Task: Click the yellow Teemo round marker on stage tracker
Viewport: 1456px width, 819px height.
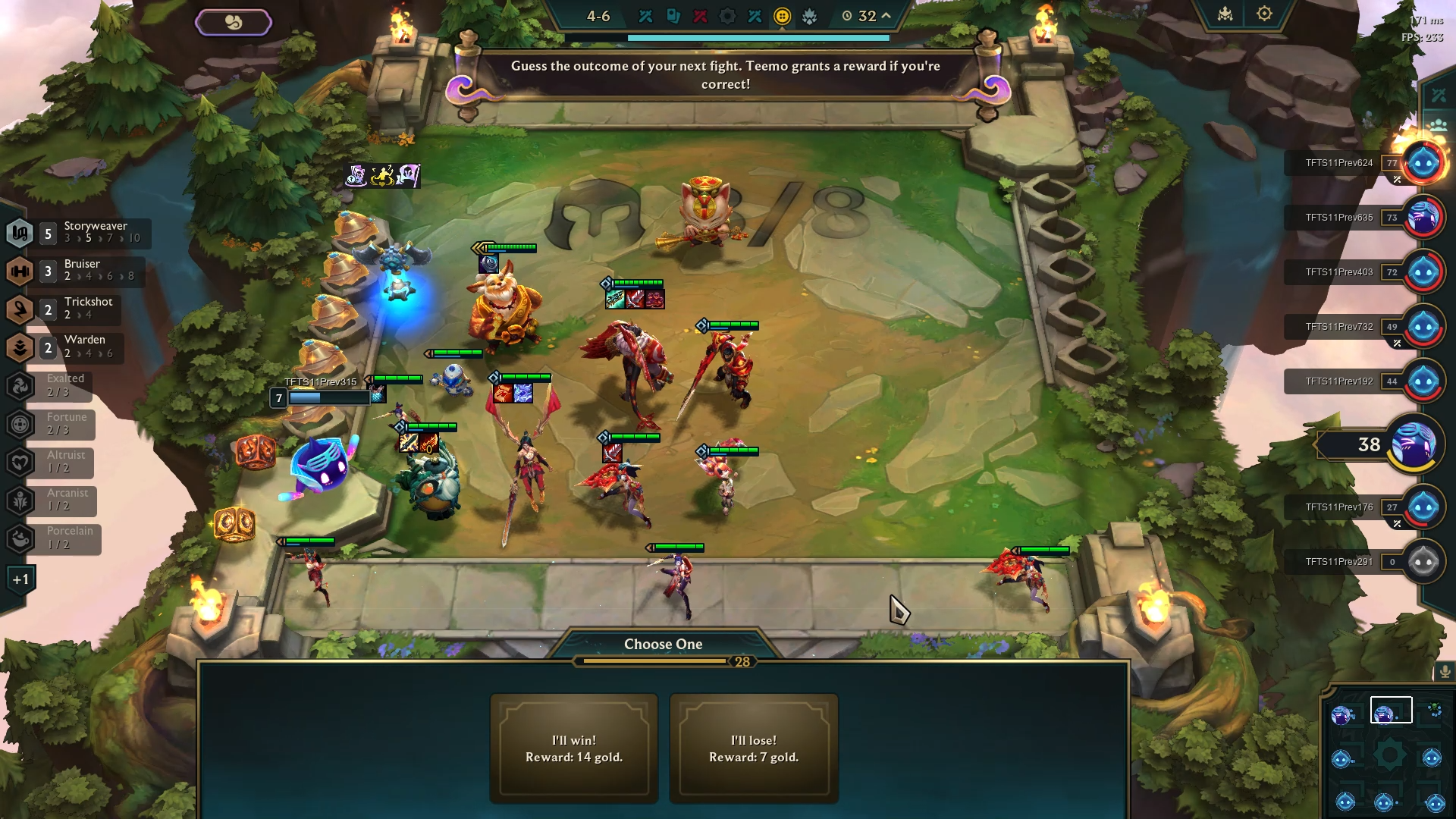Action: click(784, 15)
